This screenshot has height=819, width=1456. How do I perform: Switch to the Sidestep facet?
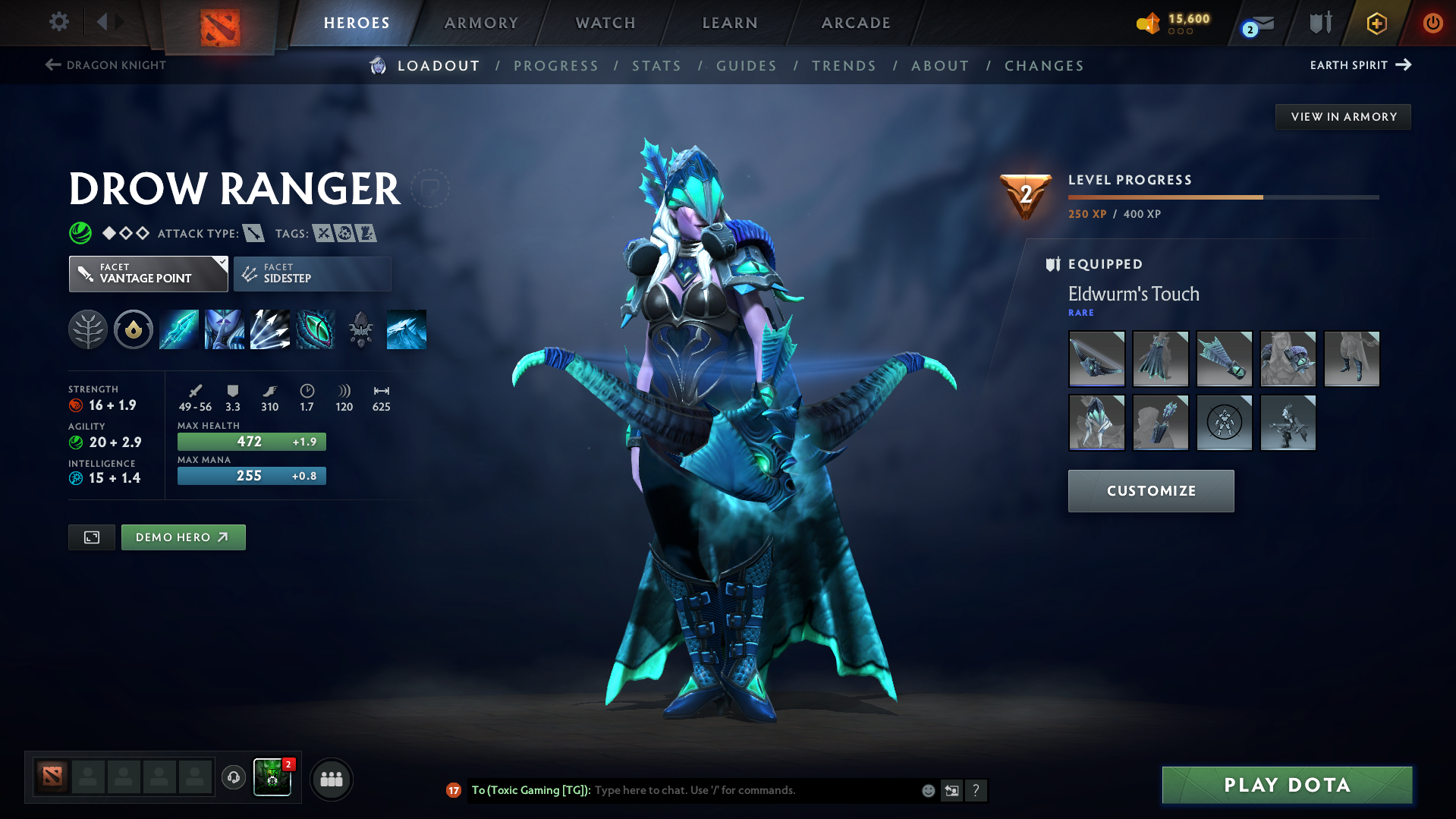pos(311,273)
